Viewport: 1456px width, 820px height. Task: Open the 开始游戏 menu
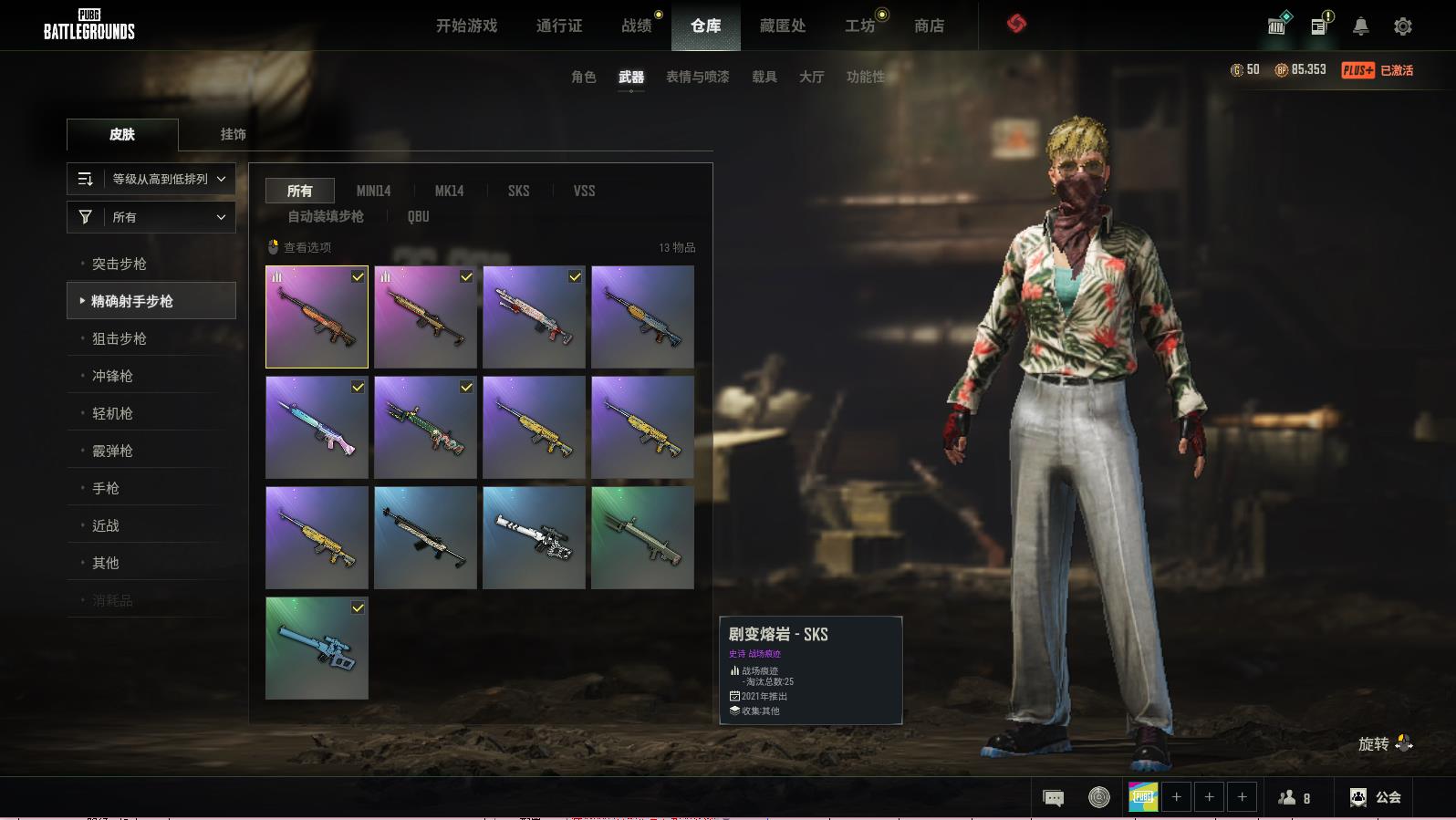(x=466, y=26)
